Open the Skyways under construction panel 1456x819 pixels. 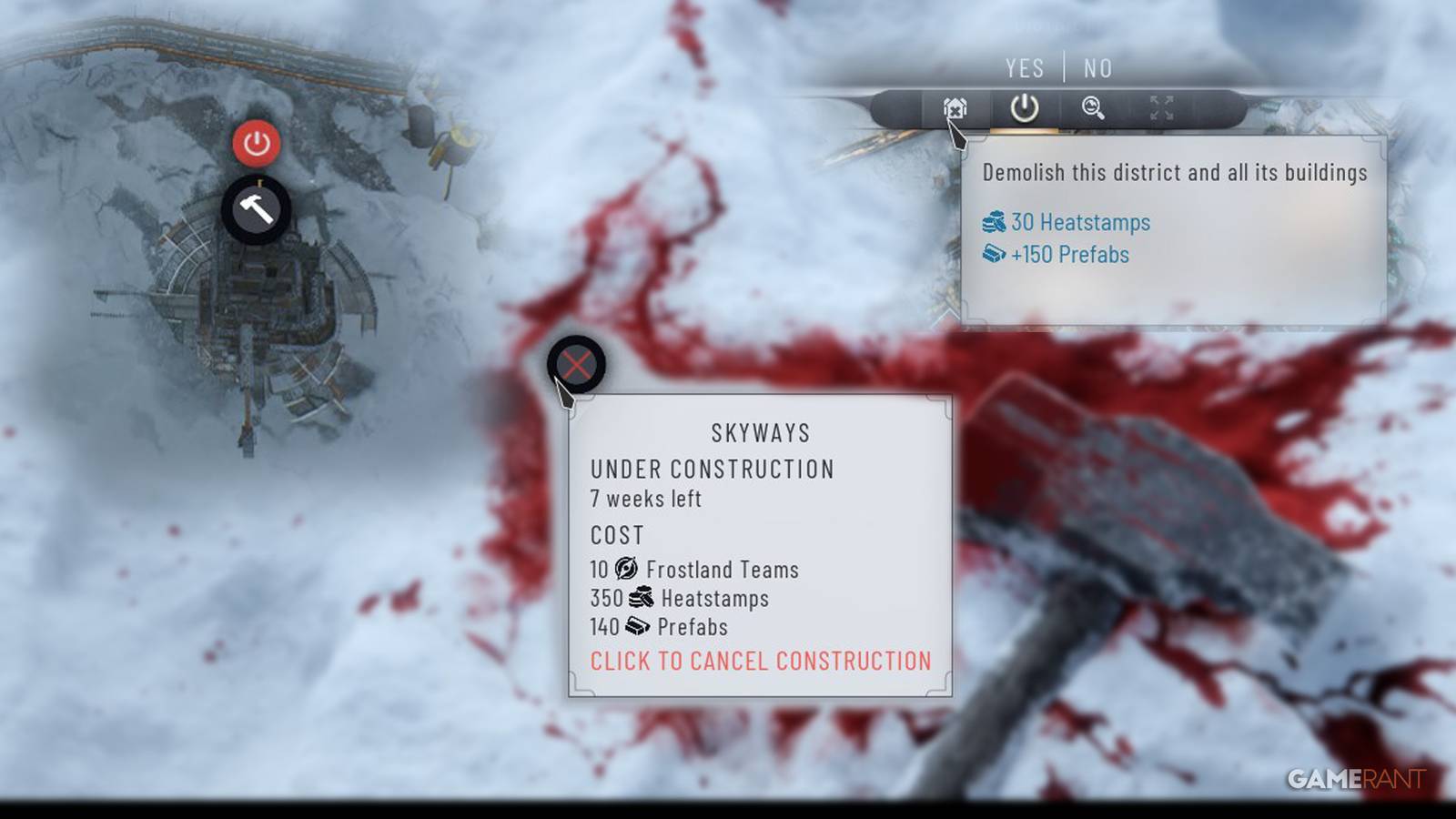(x=761, y=433)
